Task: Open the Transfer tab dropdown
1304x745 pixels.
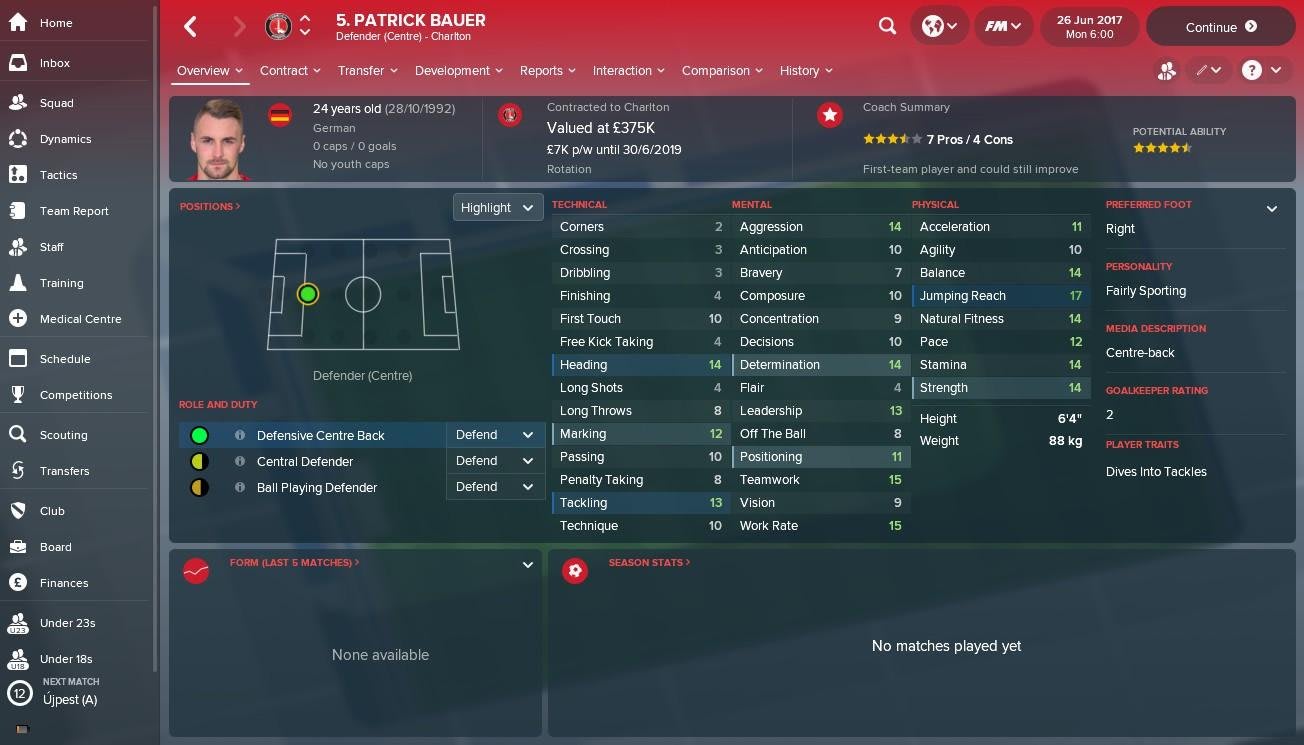Action: pyautogui.click(x=367, y=71)
